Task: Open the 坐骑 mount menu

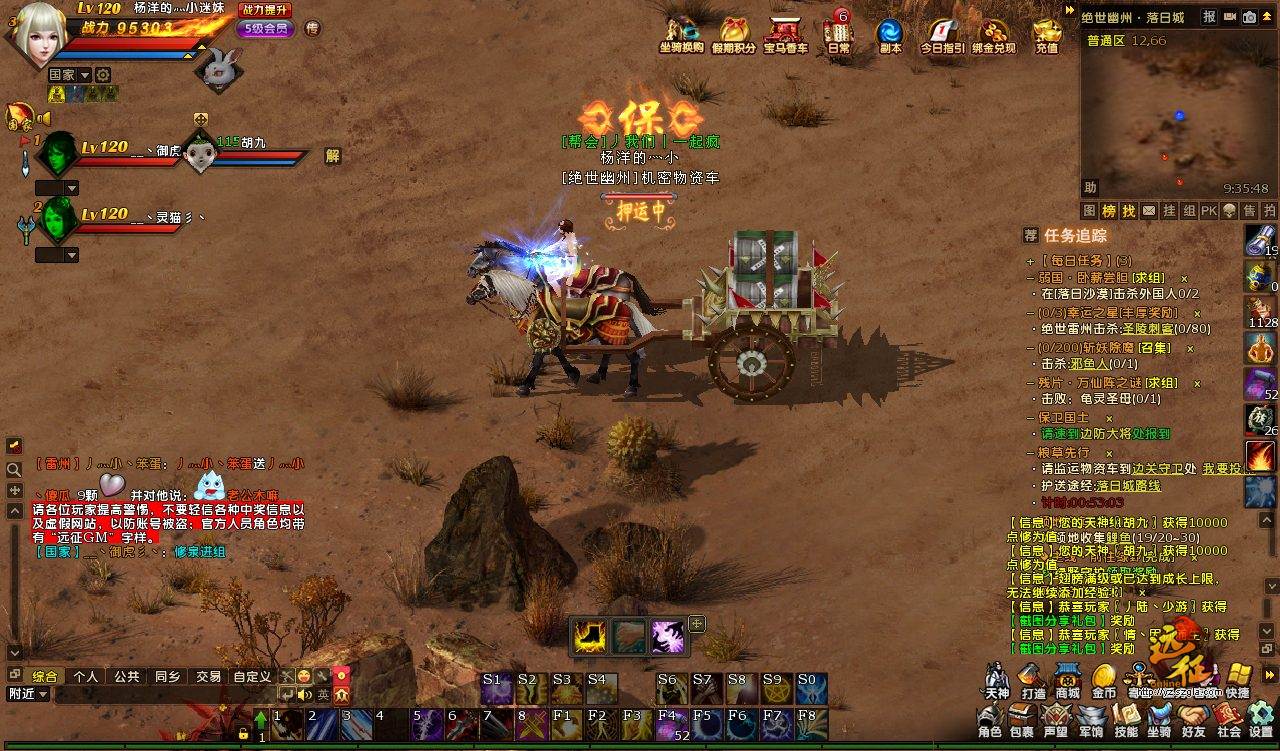Action: pos(1158,717)
